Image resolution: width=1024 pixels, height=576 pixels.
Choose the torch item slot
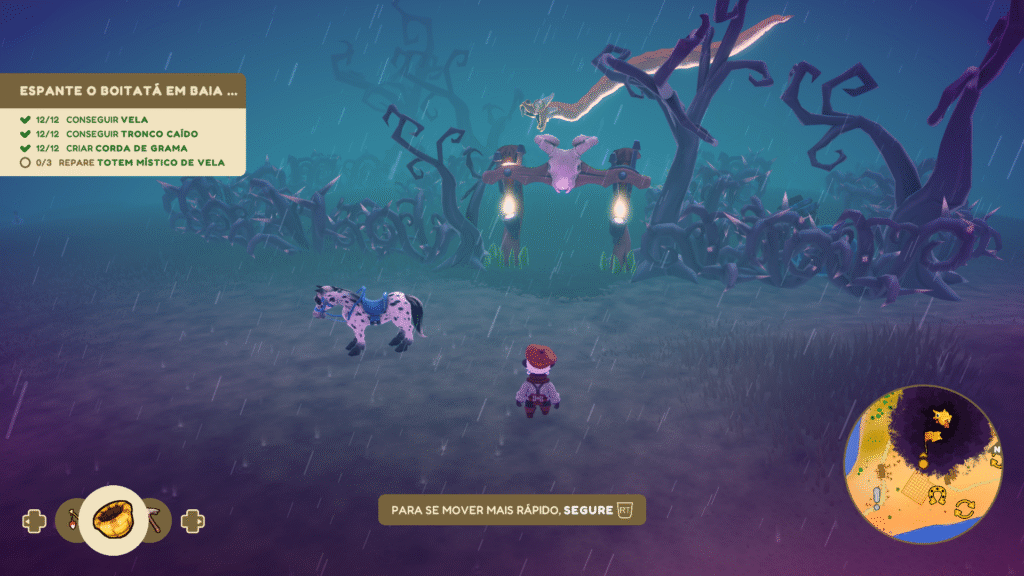73,520
